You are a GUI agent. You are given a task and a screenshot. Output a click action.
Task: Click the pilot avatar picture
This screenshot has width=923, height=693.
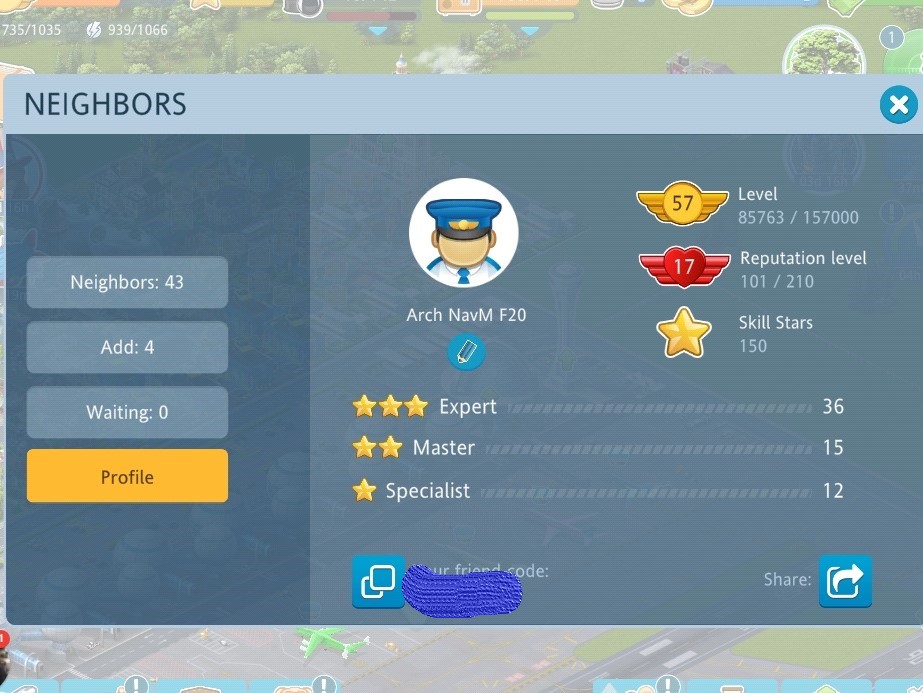coord(463,233)
